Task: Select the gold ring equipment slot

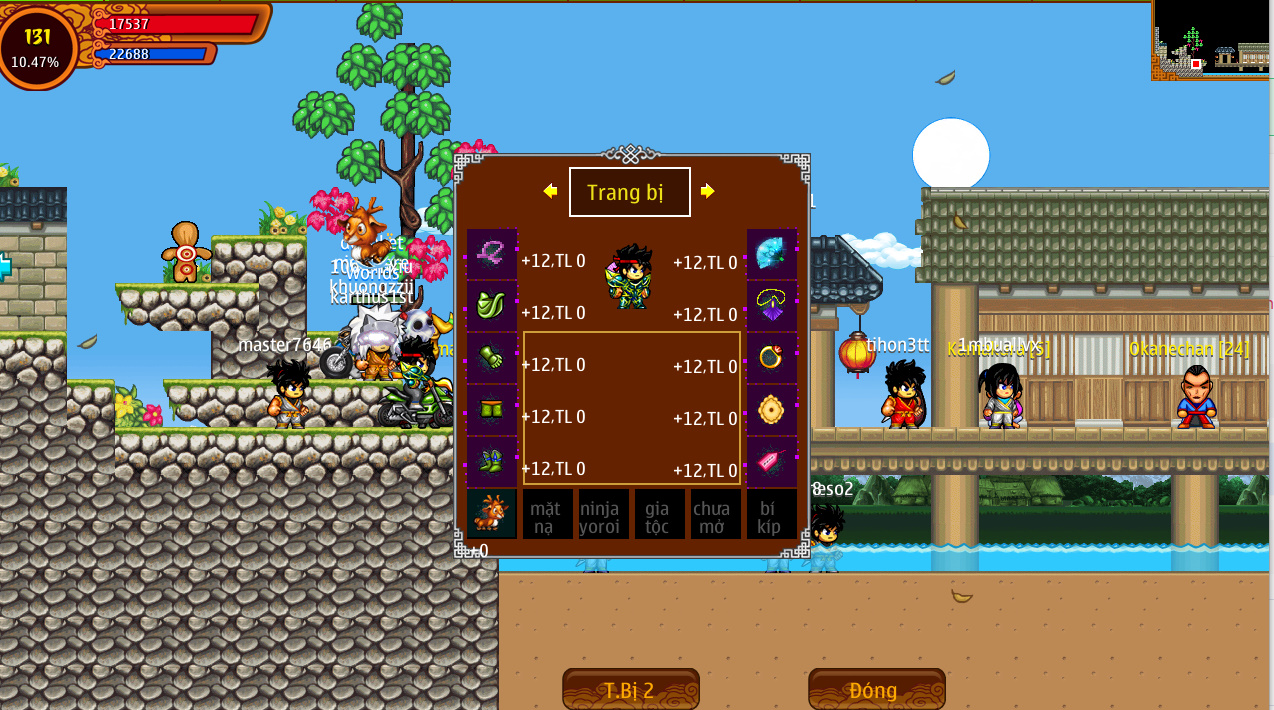Action: coord(772,358)
